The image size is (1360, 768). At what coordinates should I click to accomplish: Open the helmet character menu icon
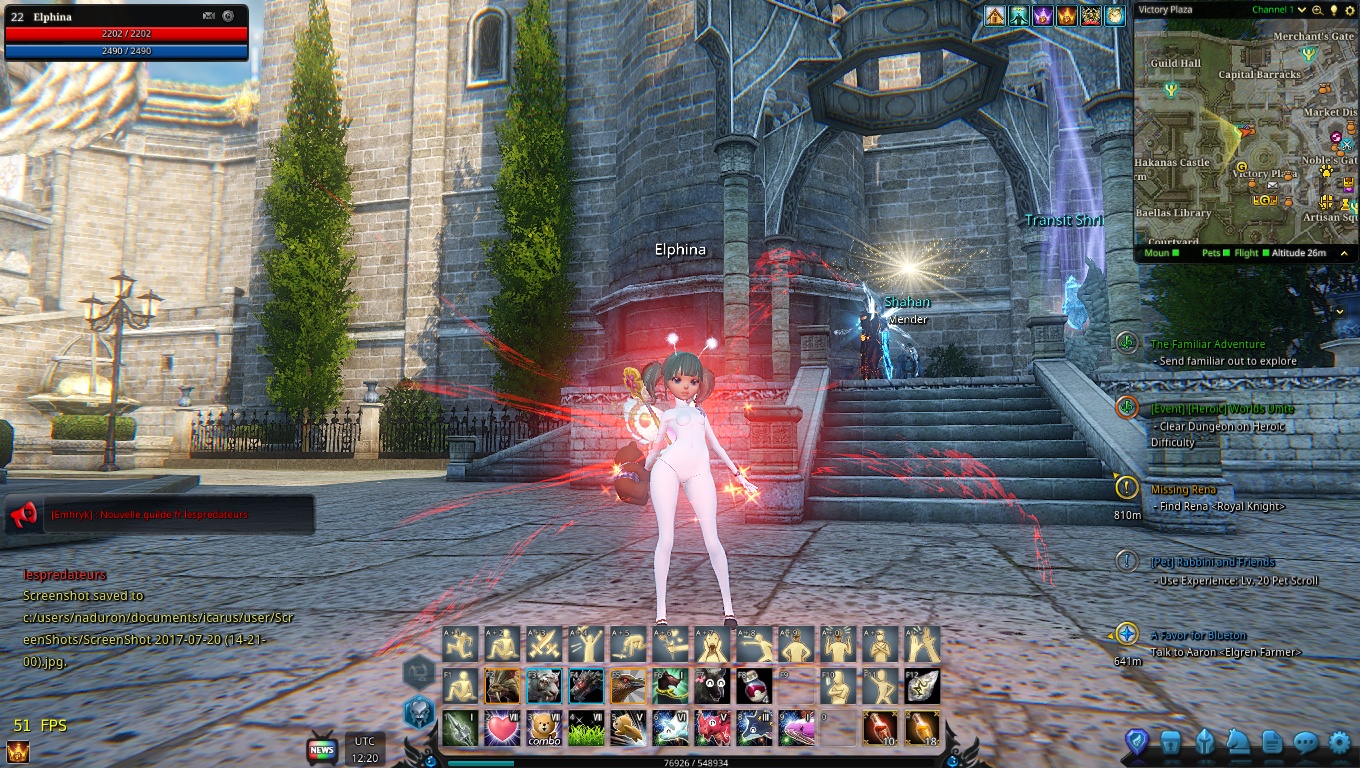tap(1205, 742)
